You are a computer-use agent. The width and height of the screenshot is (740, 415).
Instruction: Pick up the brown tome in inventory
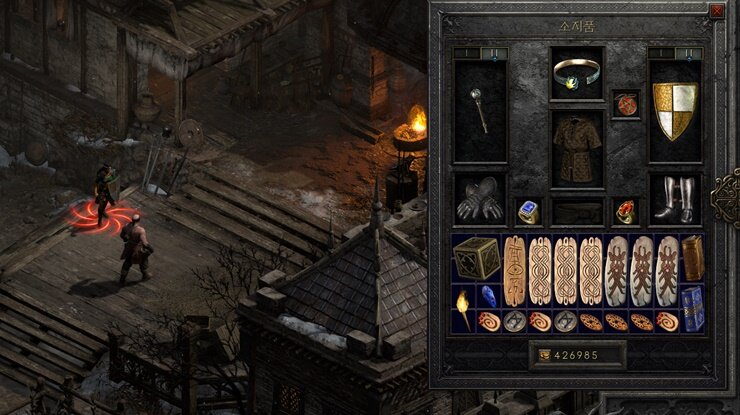point(693,258)
